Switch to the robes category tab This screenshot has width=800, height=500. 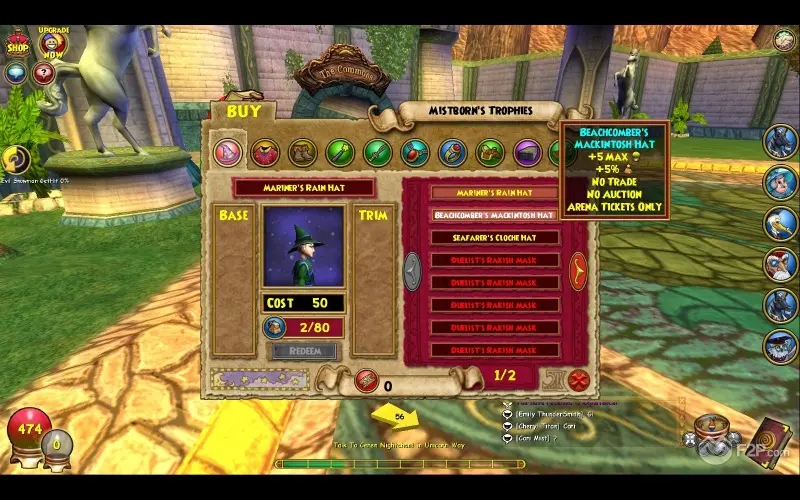coord(265,153)
